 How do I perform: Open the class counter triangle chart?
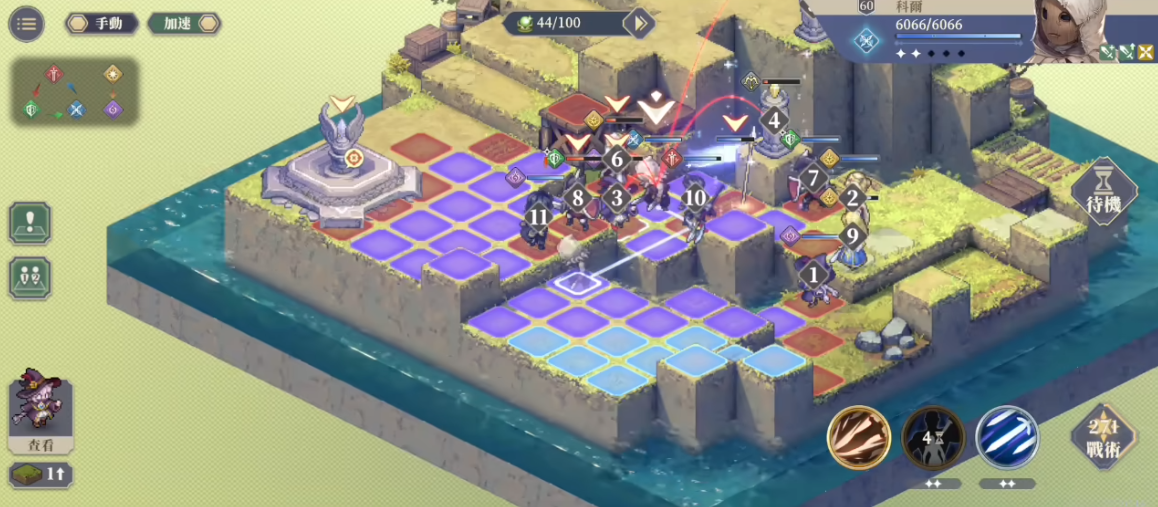[75, 92]
